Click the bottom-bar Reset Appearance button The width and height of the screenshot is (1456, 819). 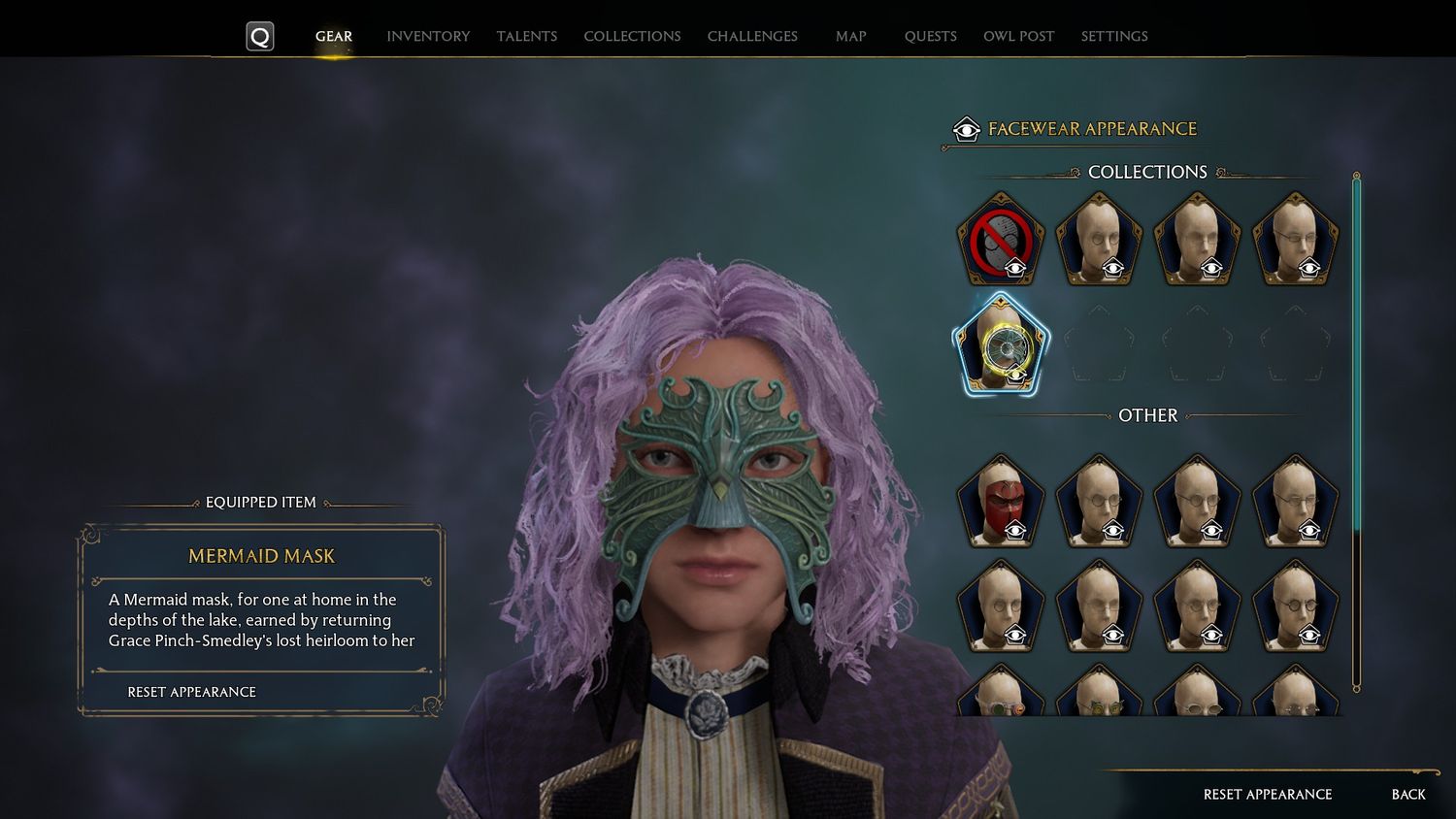[1267, 794]
